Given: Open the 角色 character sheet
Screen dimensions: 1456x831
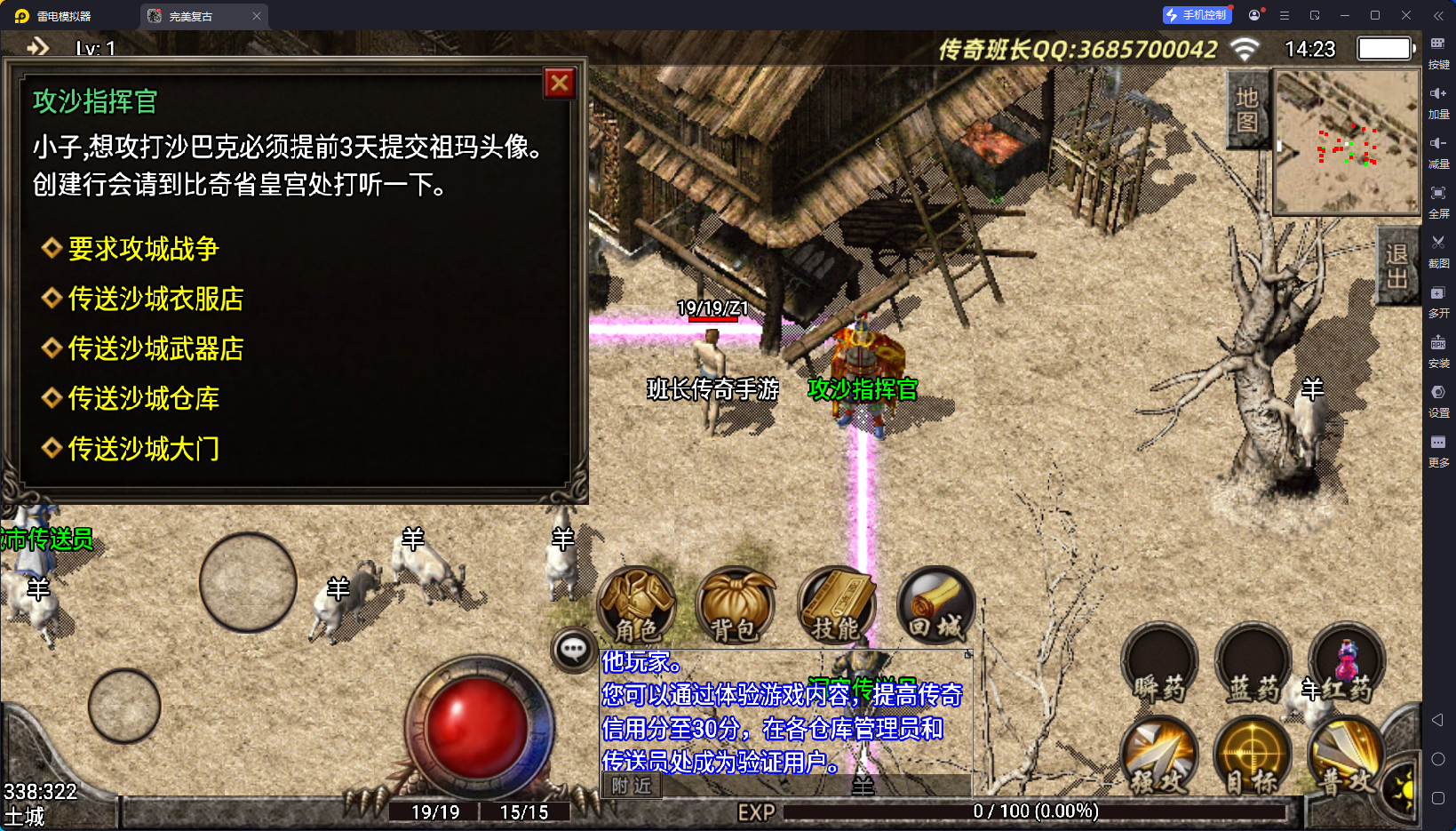Looking at the screenshot, I should [x=637, y=606].
